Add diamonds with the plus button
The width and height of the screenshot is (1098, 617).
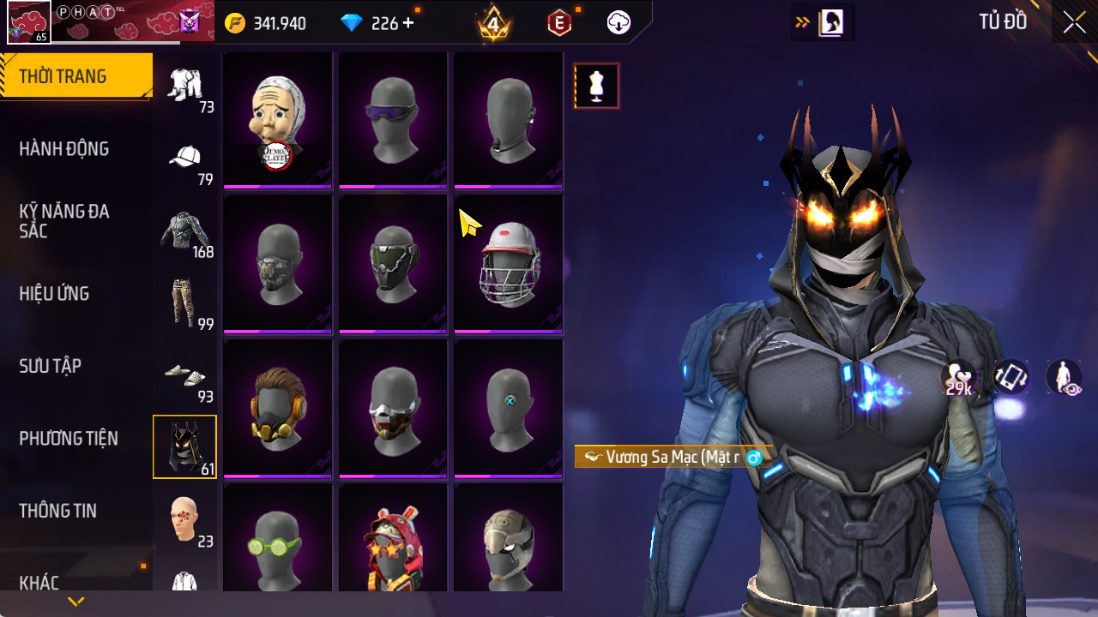(408, 23)
